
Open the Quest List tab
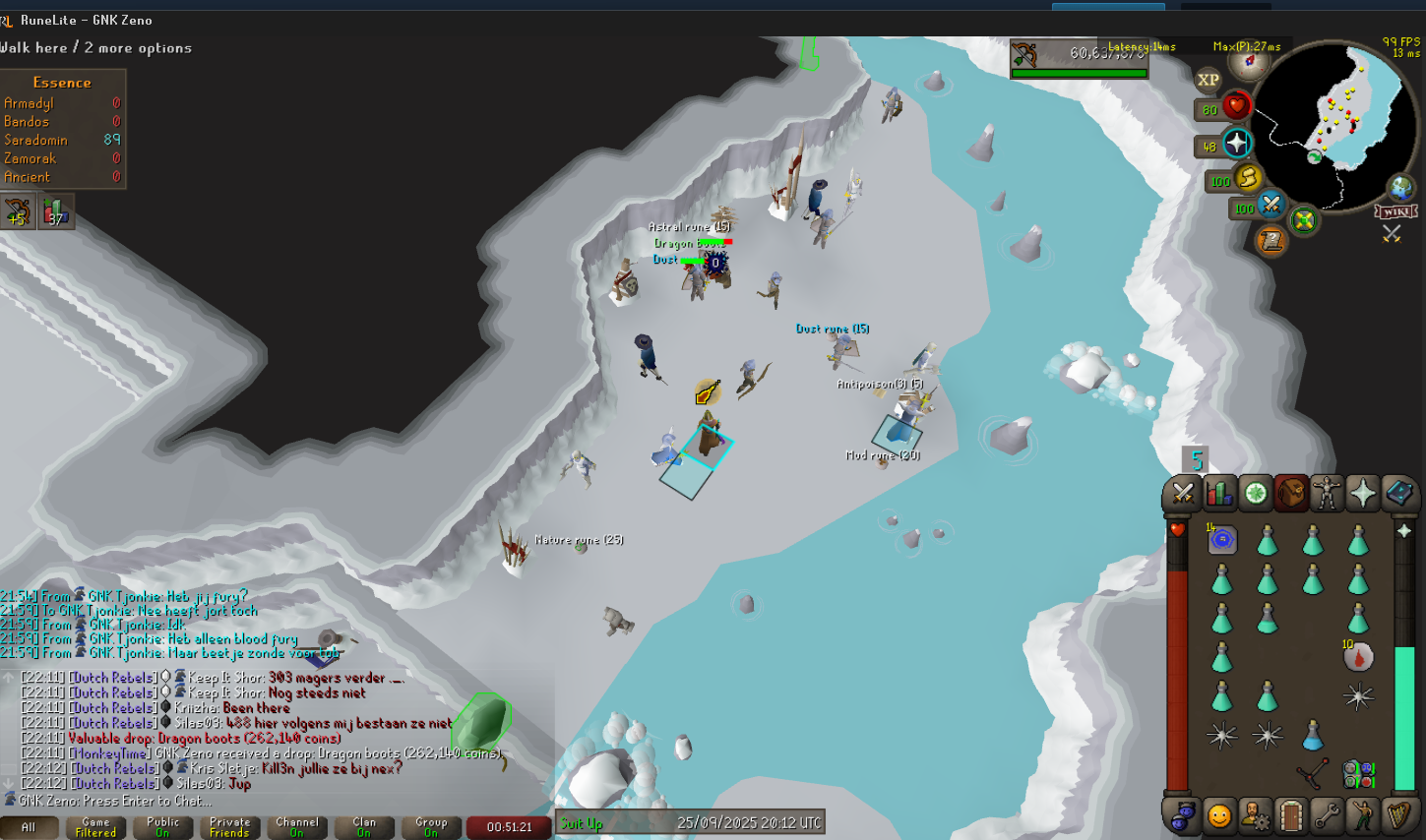1256,493
